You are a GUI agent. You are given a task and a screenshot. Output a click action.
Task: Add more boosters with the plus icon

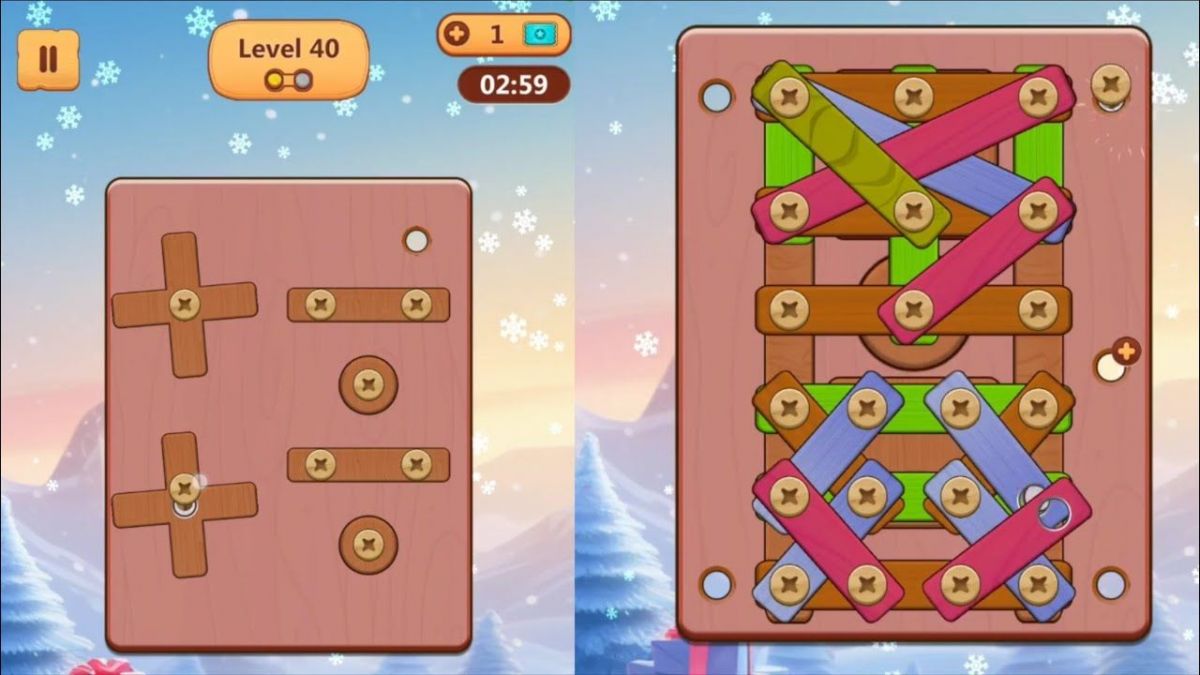point(457,34)
